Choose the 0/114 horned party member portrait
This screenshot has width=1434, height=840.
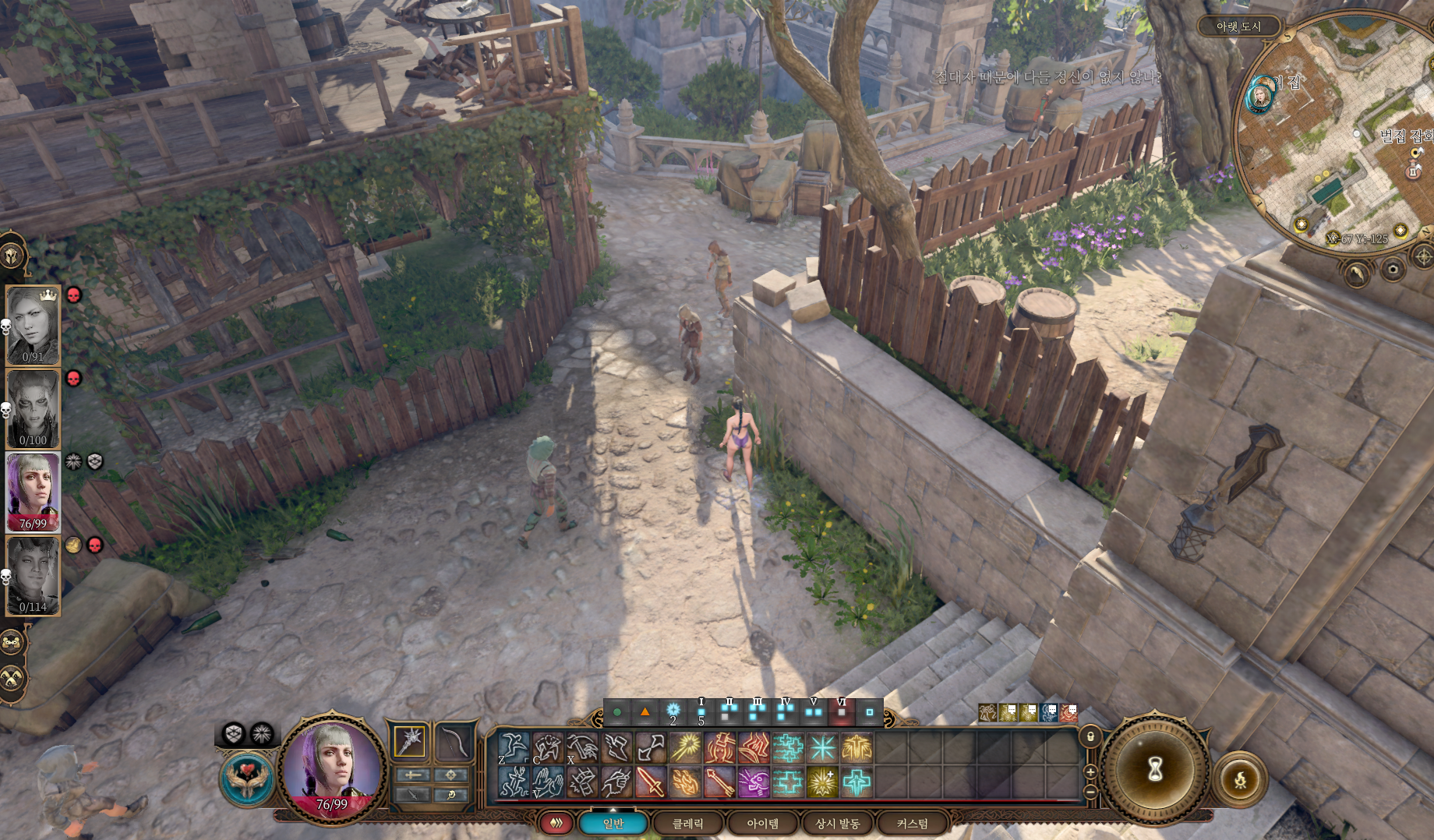(33, 576)
